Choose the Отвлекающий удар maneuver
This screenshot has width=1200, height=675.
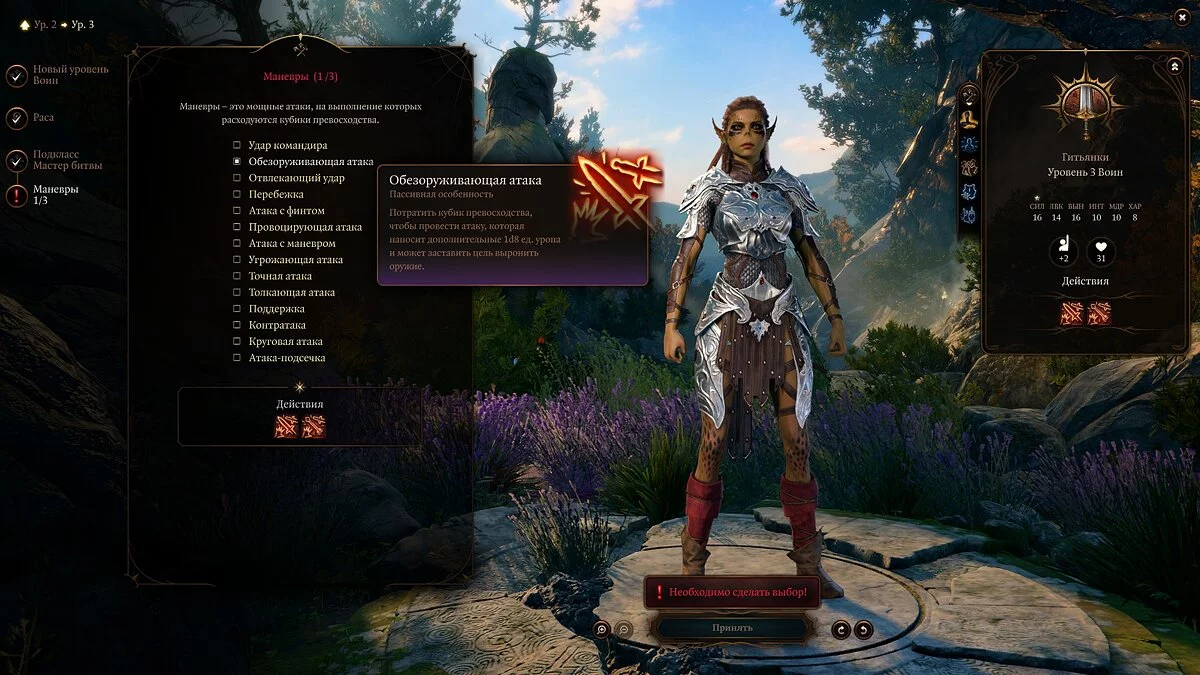(x=237, y=178)
